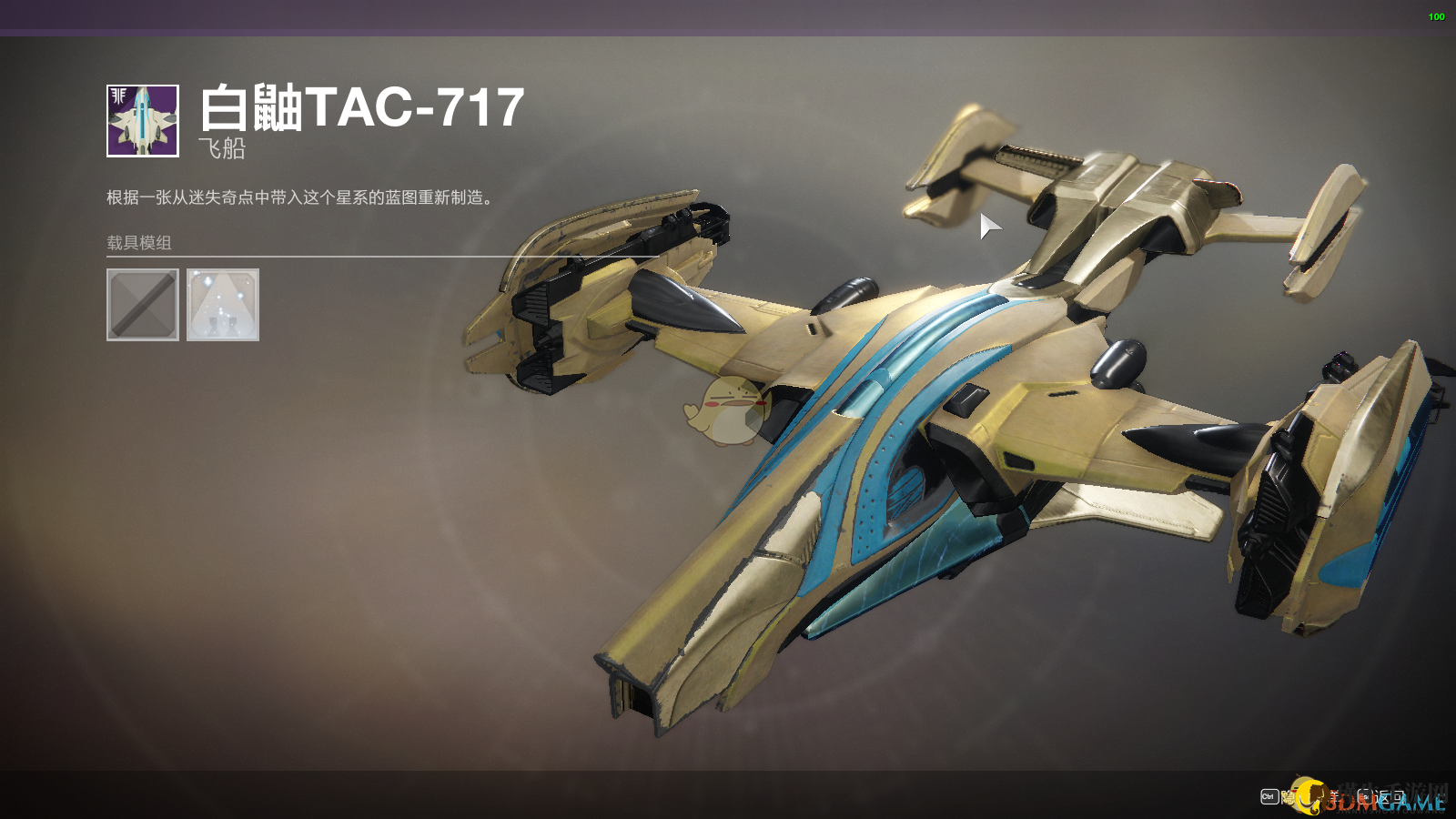The width and height of the screenshot is (1456, 819).
Task: Select the empty slashed vehicle mod slot
Action: (x=143, y=305)
